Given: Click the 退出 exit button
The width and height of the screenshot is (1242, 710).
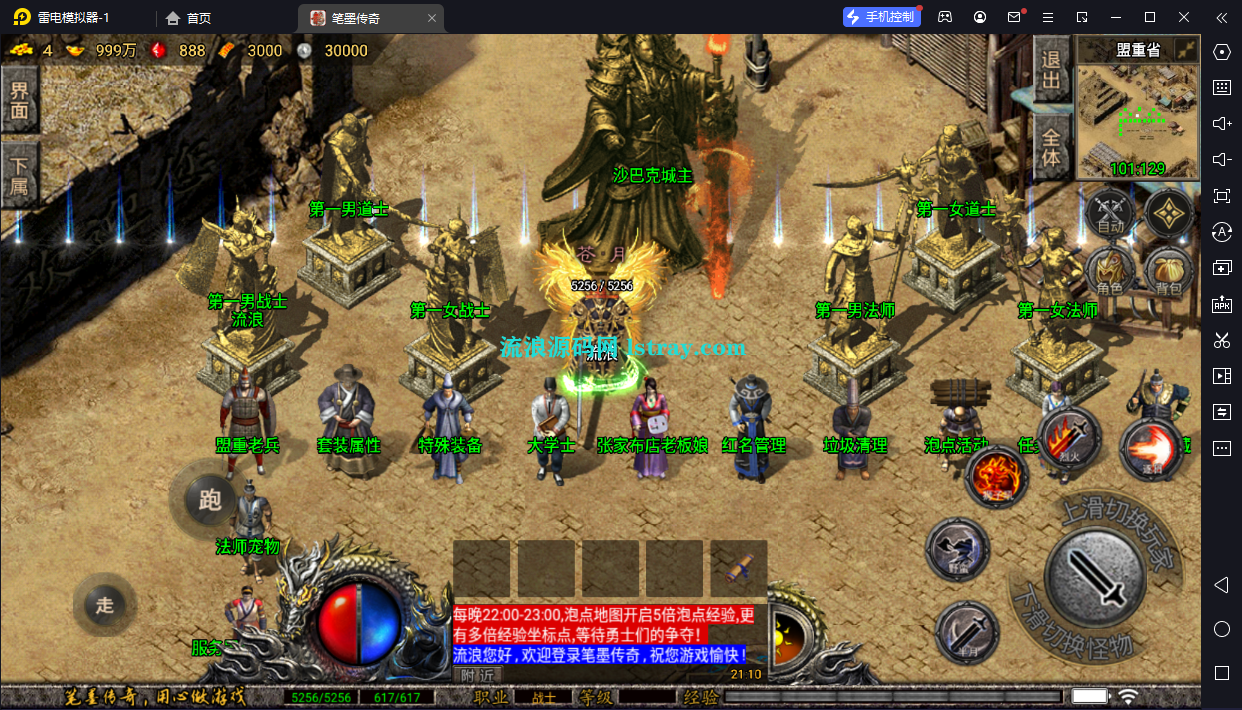Looking at the screenshot, I should [1051, 70].
